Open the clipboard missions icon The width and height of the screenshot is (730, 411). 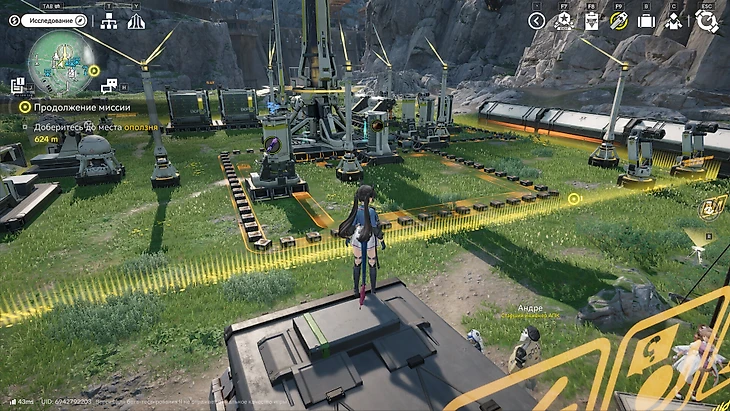pos(591,21)
